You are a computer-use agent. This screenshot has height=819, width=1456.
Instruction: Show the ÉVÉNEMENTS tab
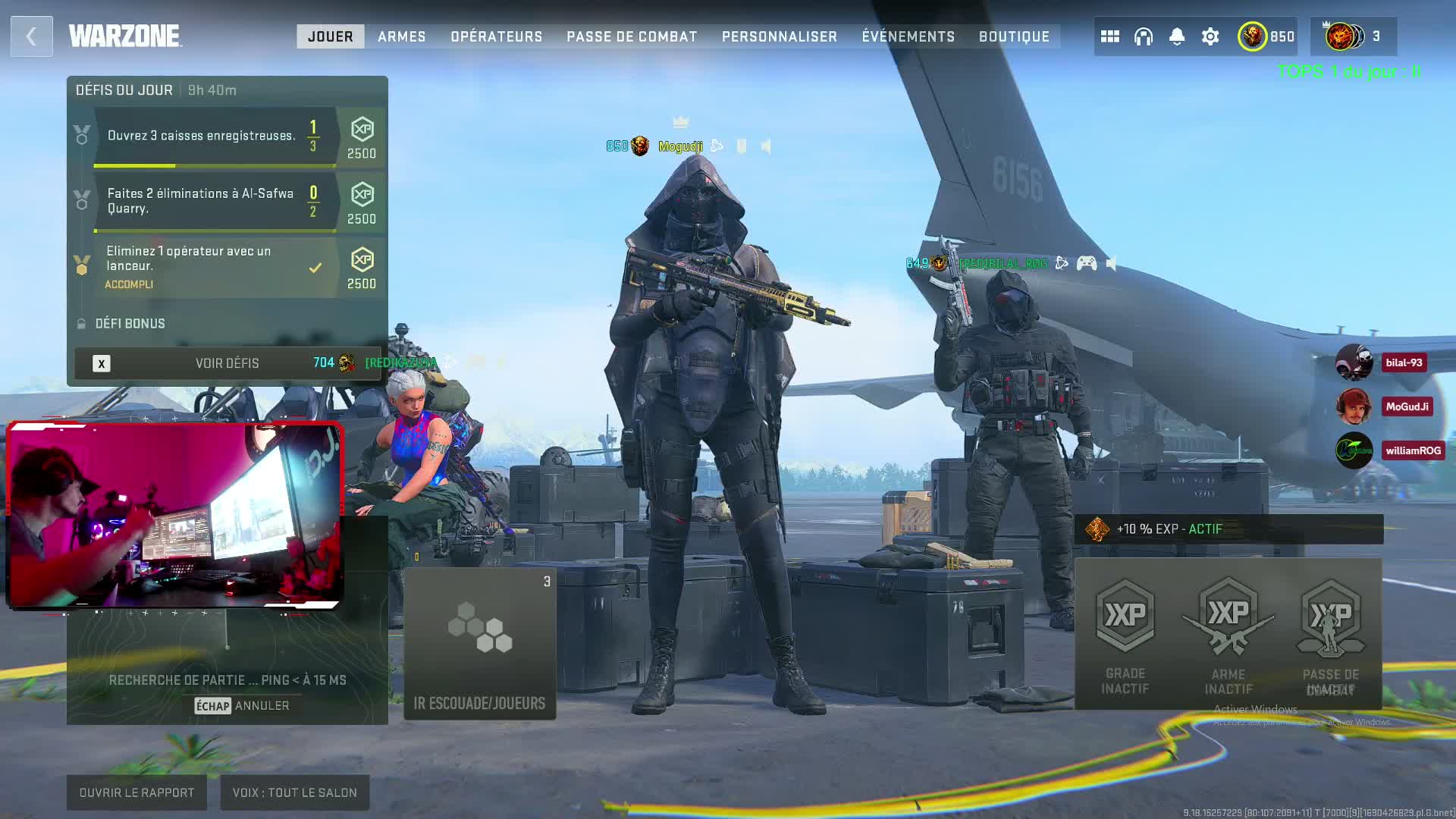coord(908,36)
